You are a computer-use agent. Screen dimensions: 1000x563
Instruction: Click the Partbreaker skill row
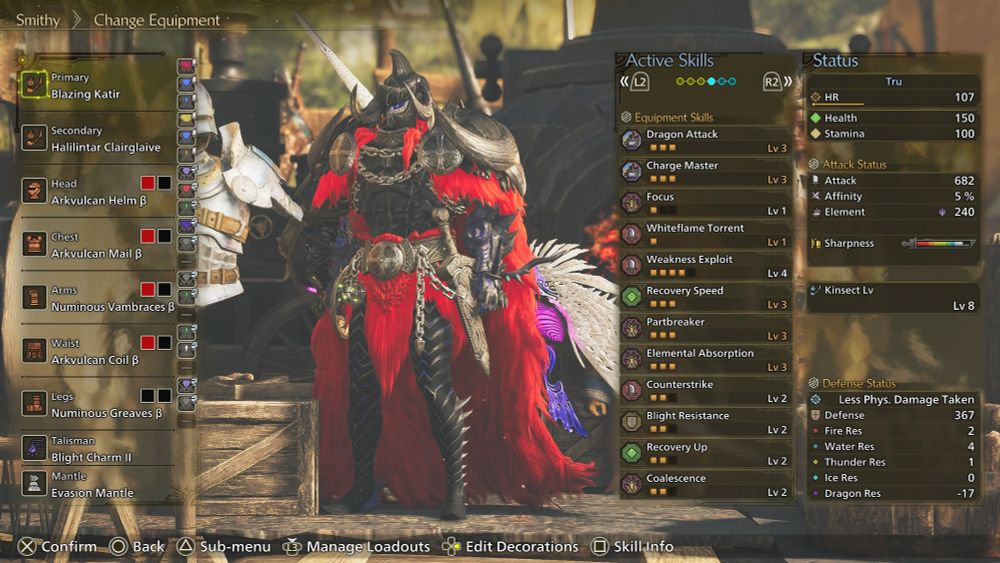coord(705,328)
